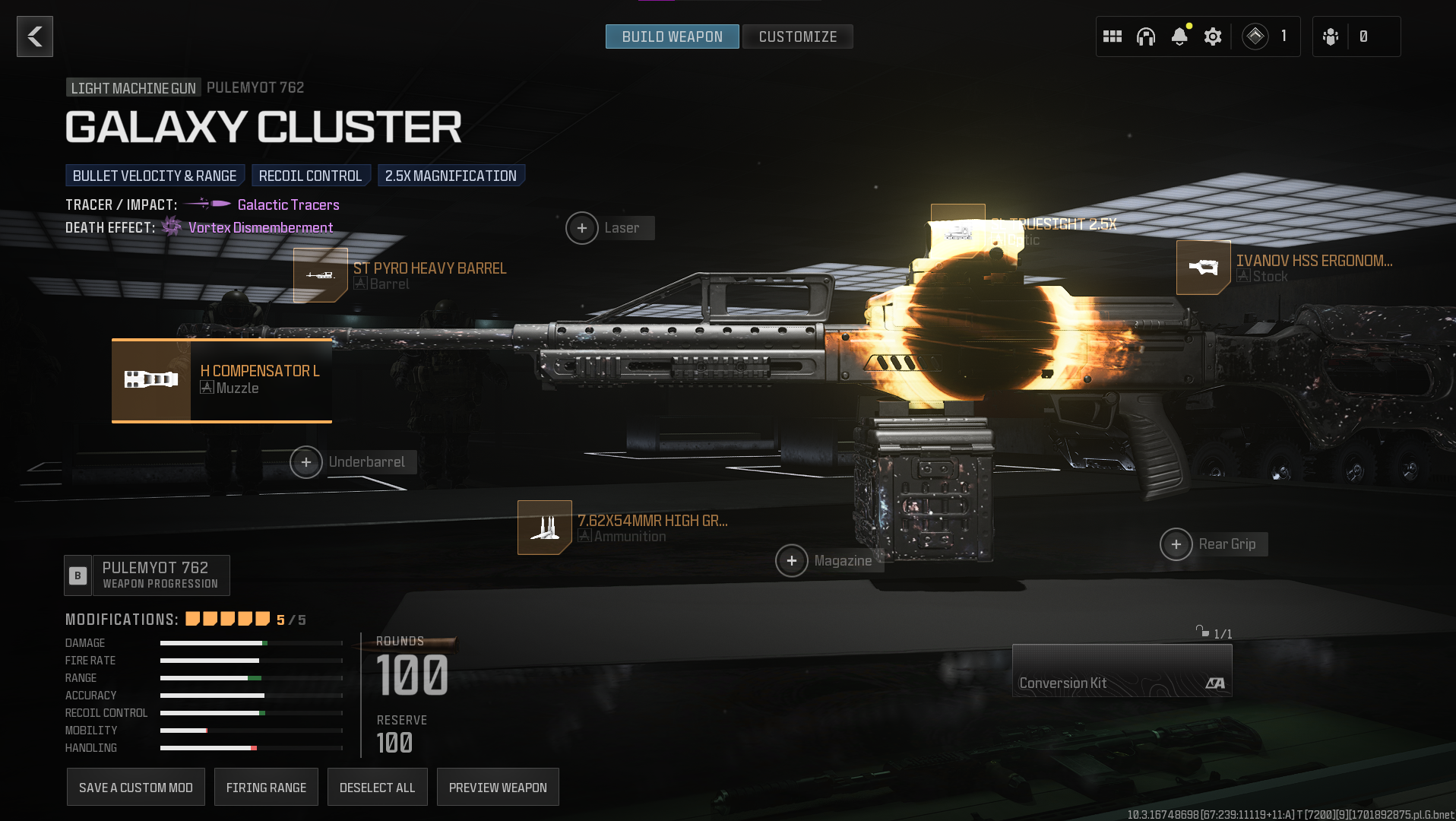Open the Conversion Kit panel

(1122, 670)
